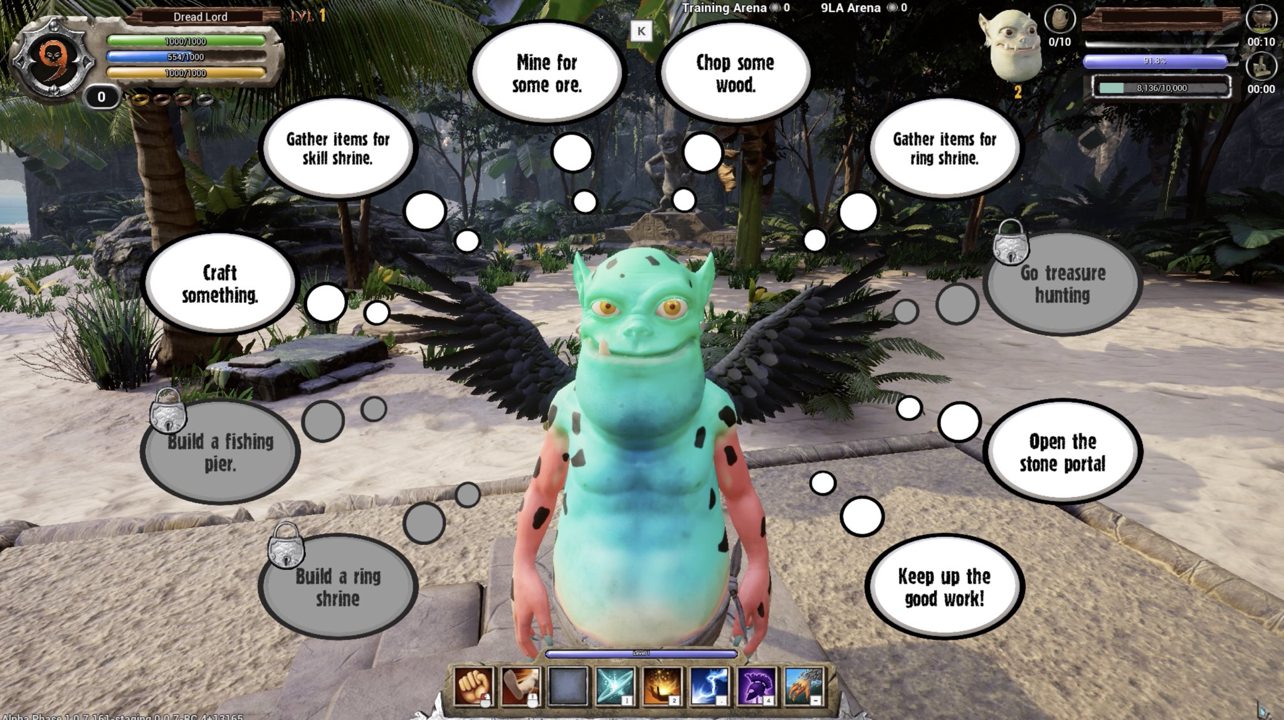Select the locked "Build a fishing pier" bubble
This screenshot has width=1284, height=720.
[220, 452]
